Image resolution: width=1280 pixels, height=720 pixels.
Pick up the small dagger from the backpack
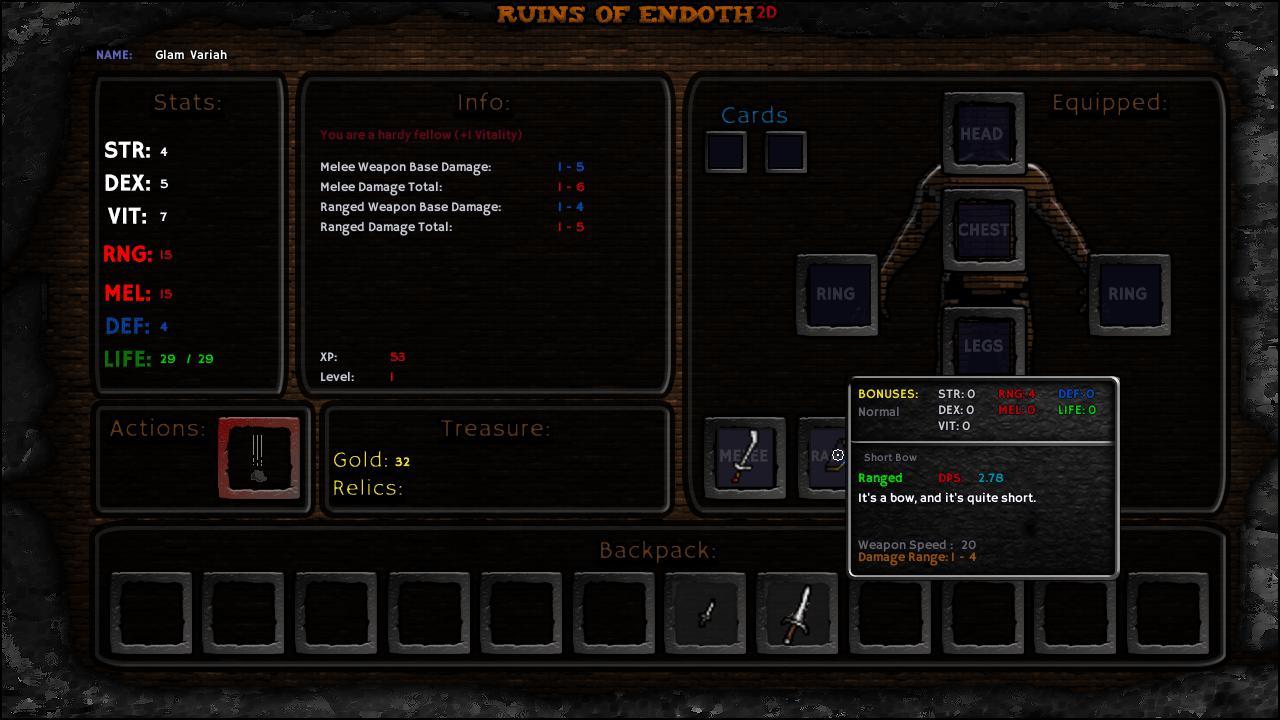[x=705, y=611]
